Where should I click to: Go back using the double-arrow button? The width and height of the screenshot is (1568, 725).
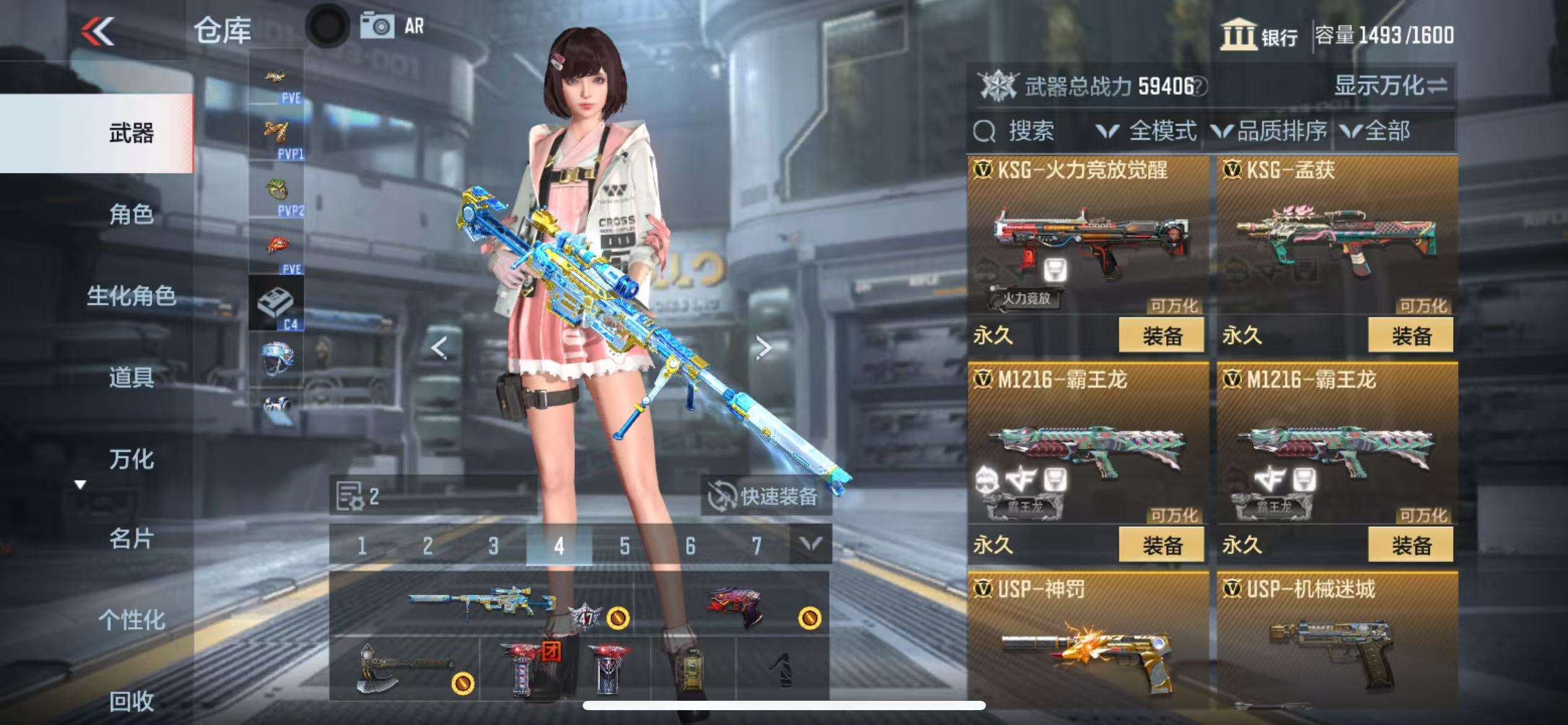click(98, 31)
